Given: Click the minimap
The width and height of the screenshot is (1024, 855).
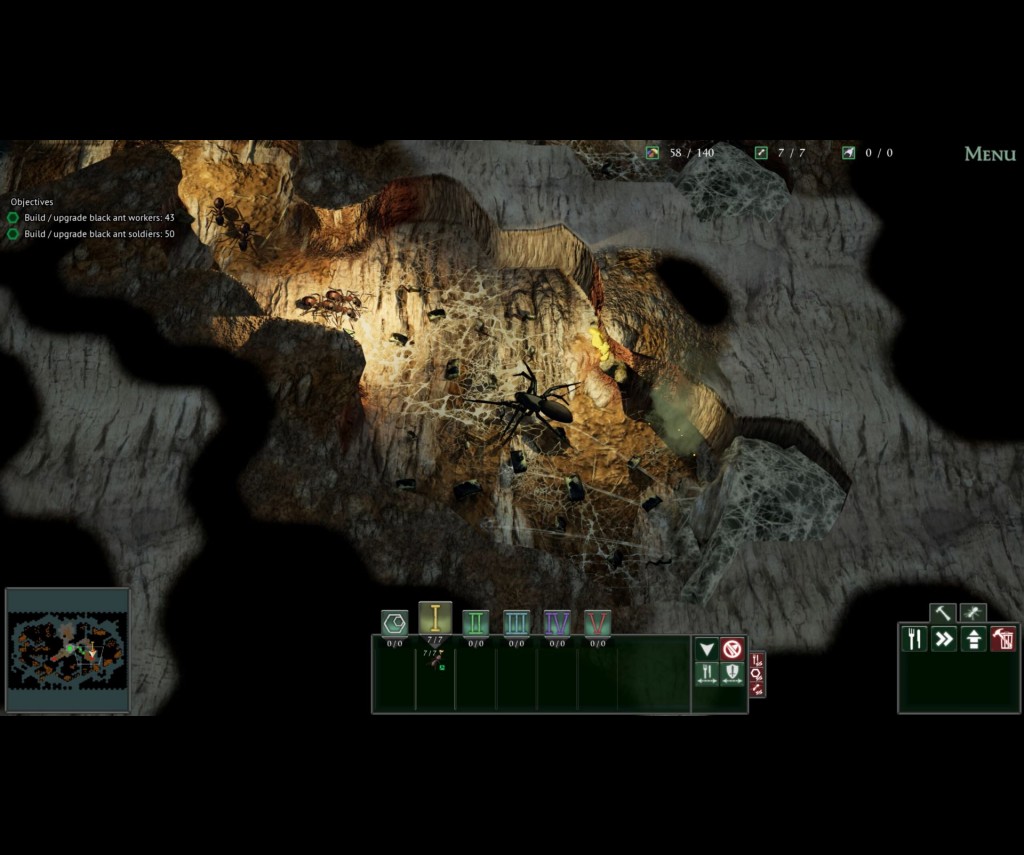Looking at the screenshot, I should 67,650.
